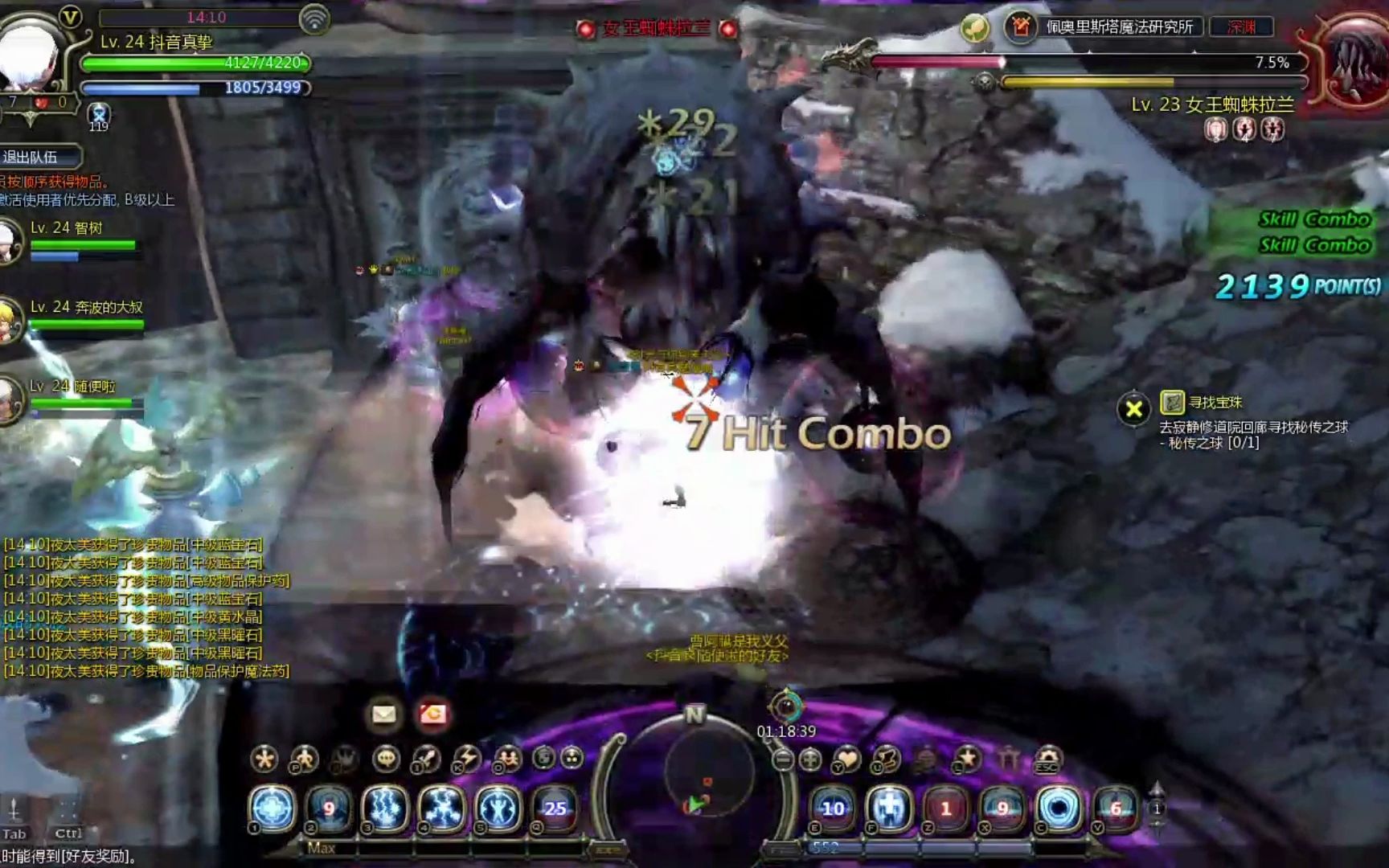
Task: Use the blue vortex ring skill
Action: [x=1059, y=808]
